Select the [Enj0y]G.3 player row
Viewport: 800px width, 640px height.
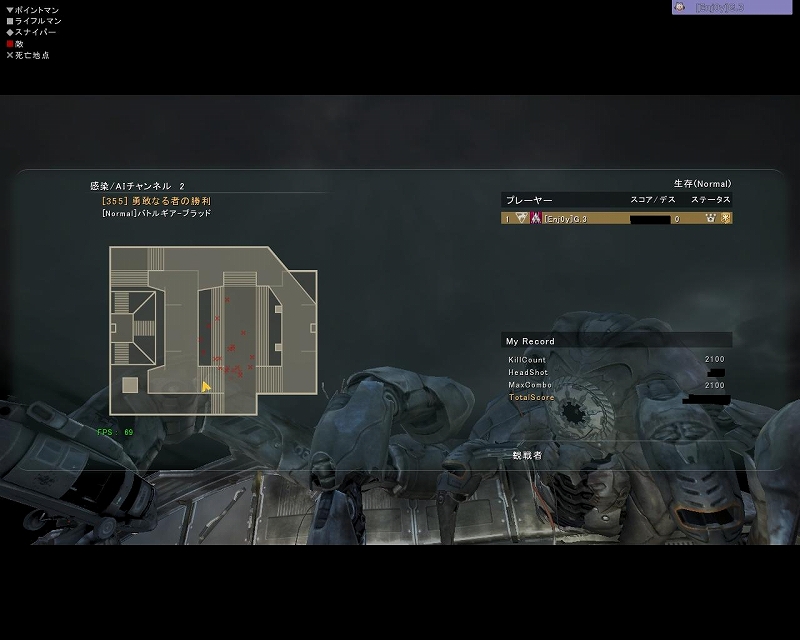click(x=616, y=218)
